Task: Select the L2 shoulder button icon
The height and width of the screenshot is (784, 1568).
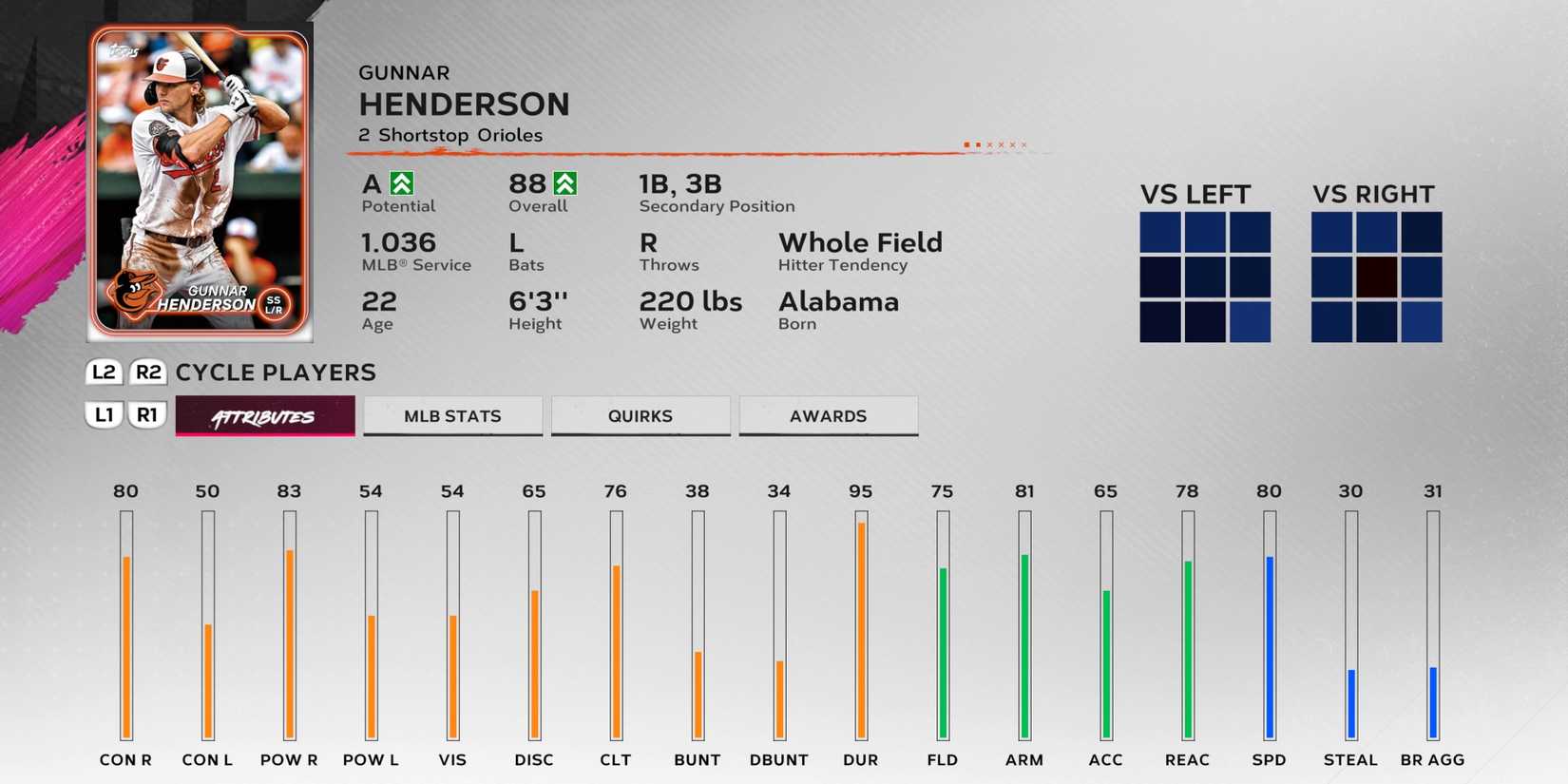Action: coord(105,373)
